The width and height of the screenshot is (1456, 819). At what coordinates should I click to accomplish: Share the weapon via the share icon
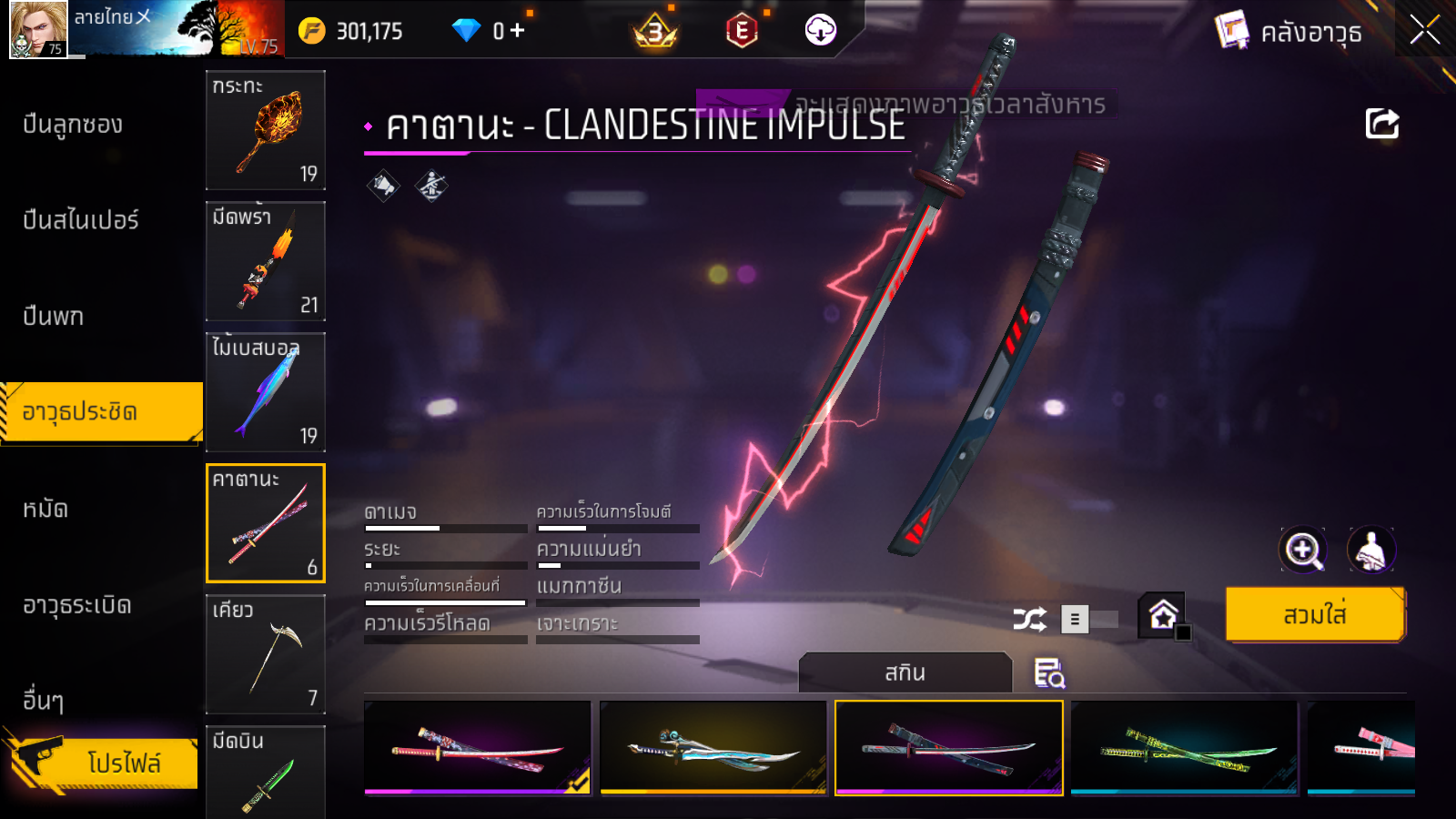point(1381,124)
